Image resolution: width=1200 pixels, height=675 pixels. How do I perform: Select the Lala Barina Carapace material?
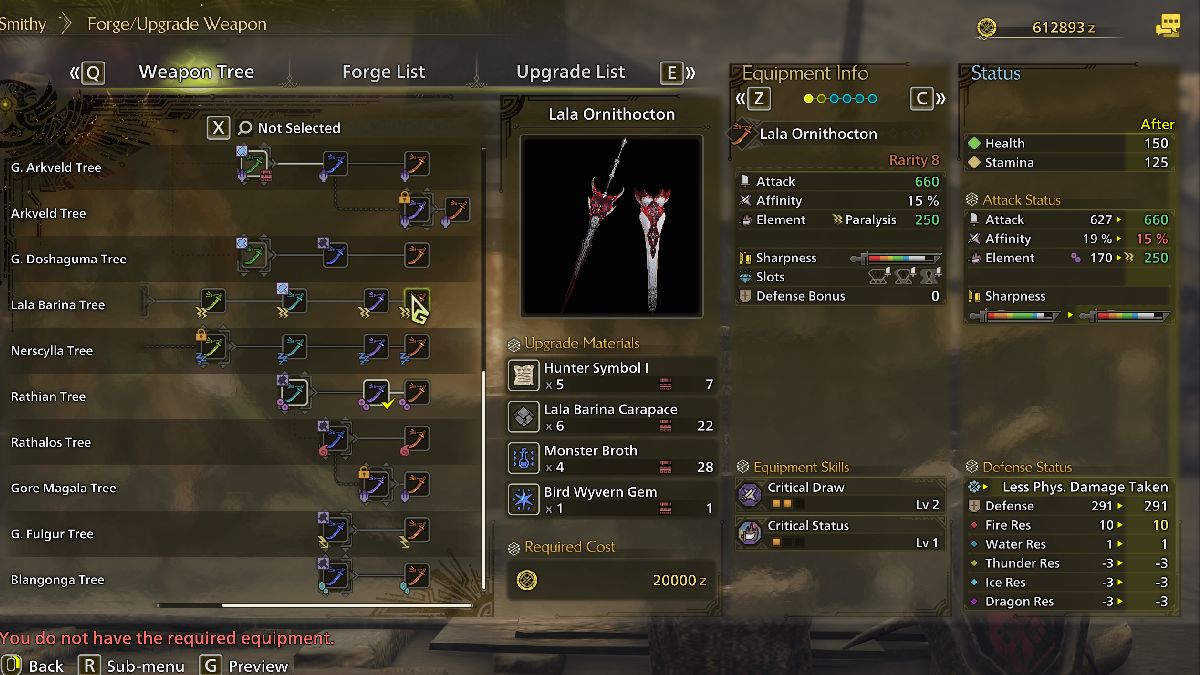pos(612,417)
